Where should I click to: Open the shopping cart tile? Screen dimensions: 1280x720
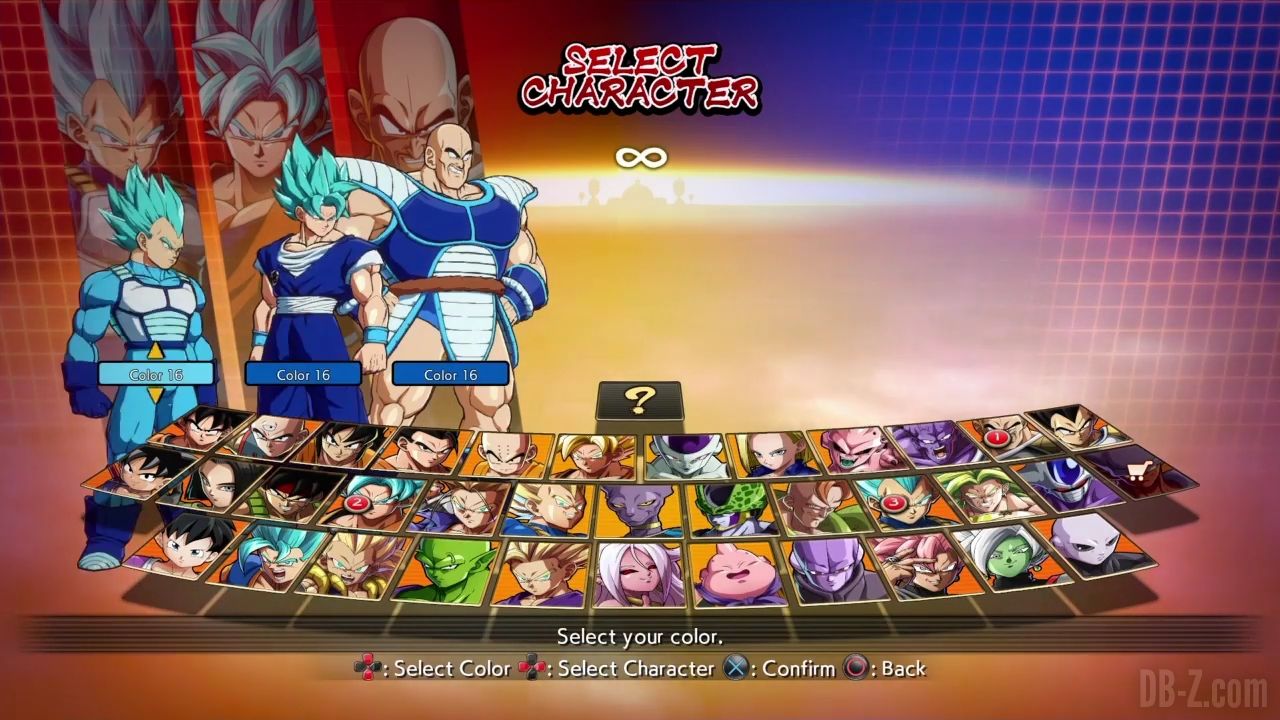[x=1140, y=471]
